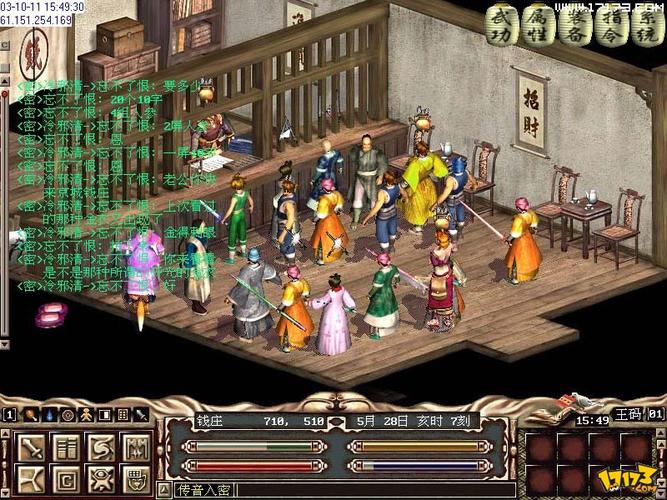Open the 系统 system lantern menu
This screenshot has height=500, width=667.
coord(638,24)
